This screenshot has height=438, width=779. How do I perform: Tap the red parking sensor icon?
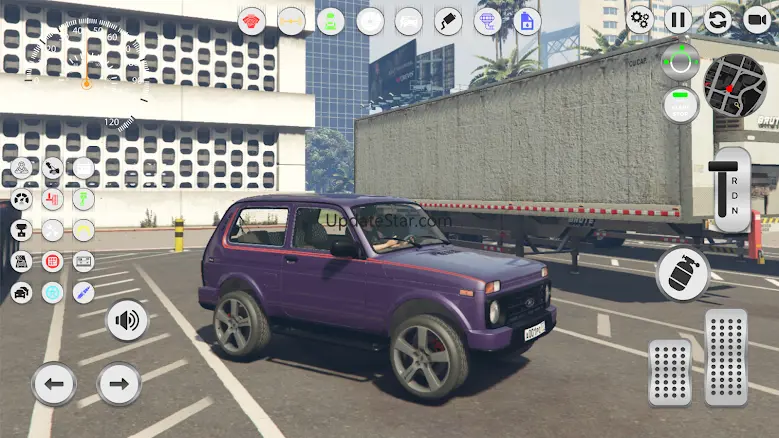point(252,21)
